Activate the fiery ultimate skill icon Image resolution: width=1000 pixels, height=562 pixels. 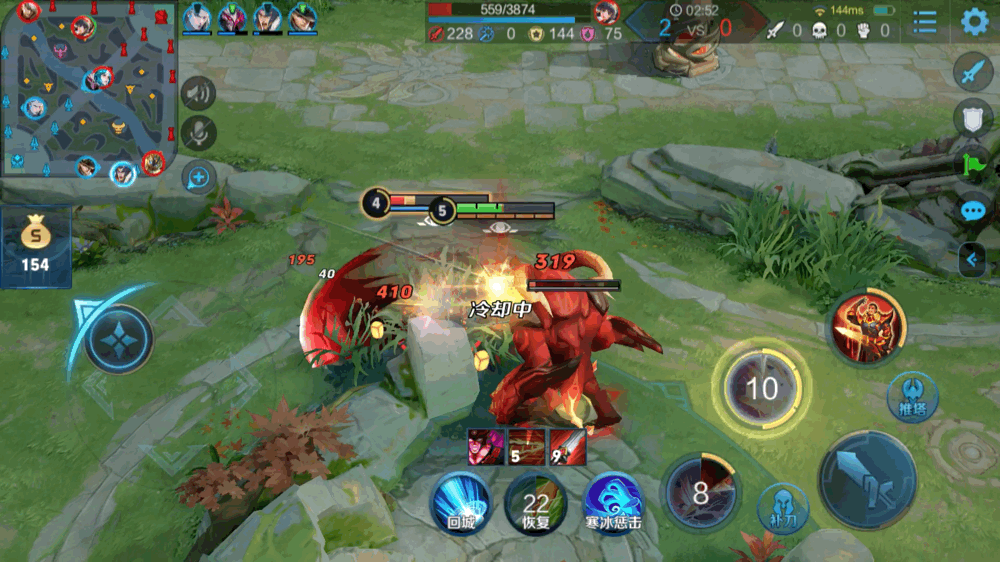(x=866, y=327)
